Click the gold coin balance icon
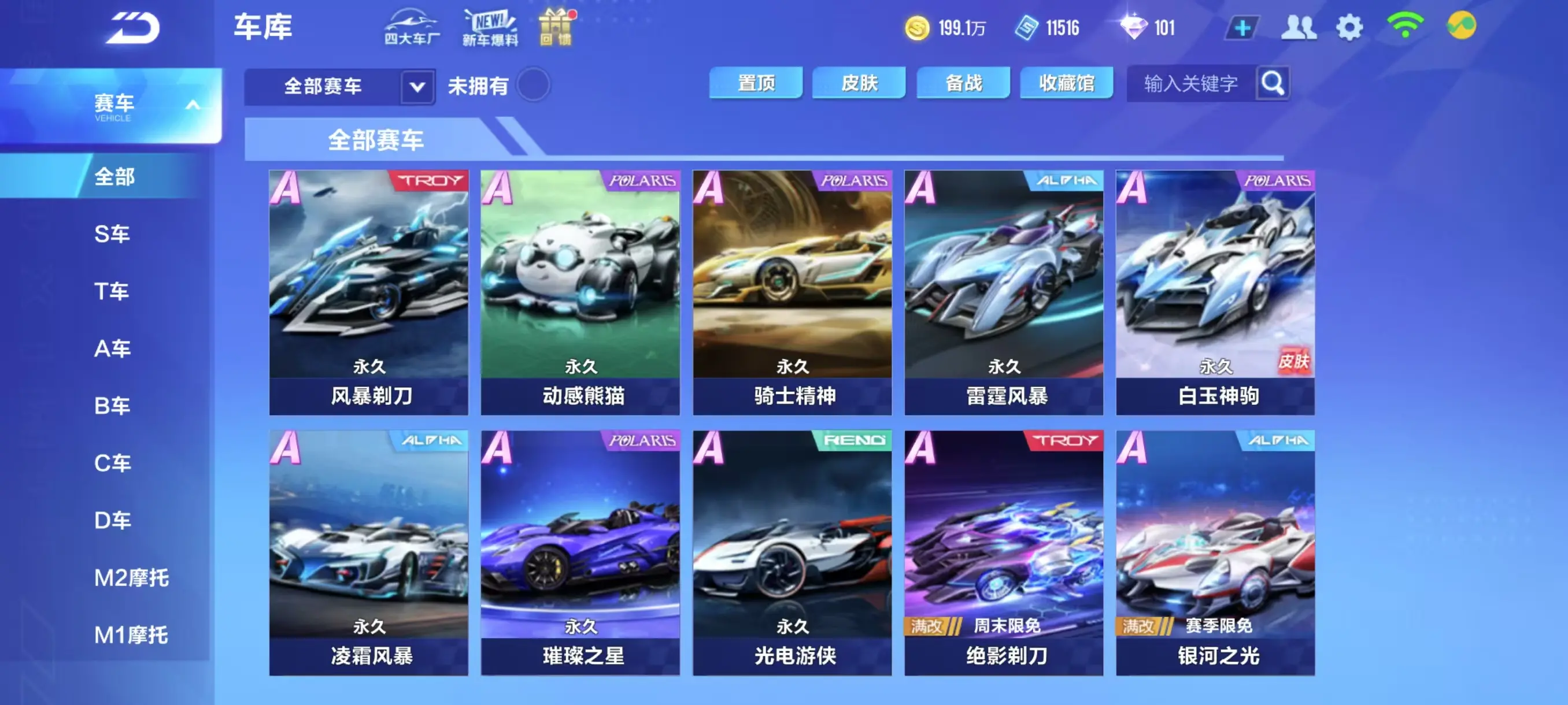Image resolution: width=1568 pixels, height=705 pixels. [919, 27]
